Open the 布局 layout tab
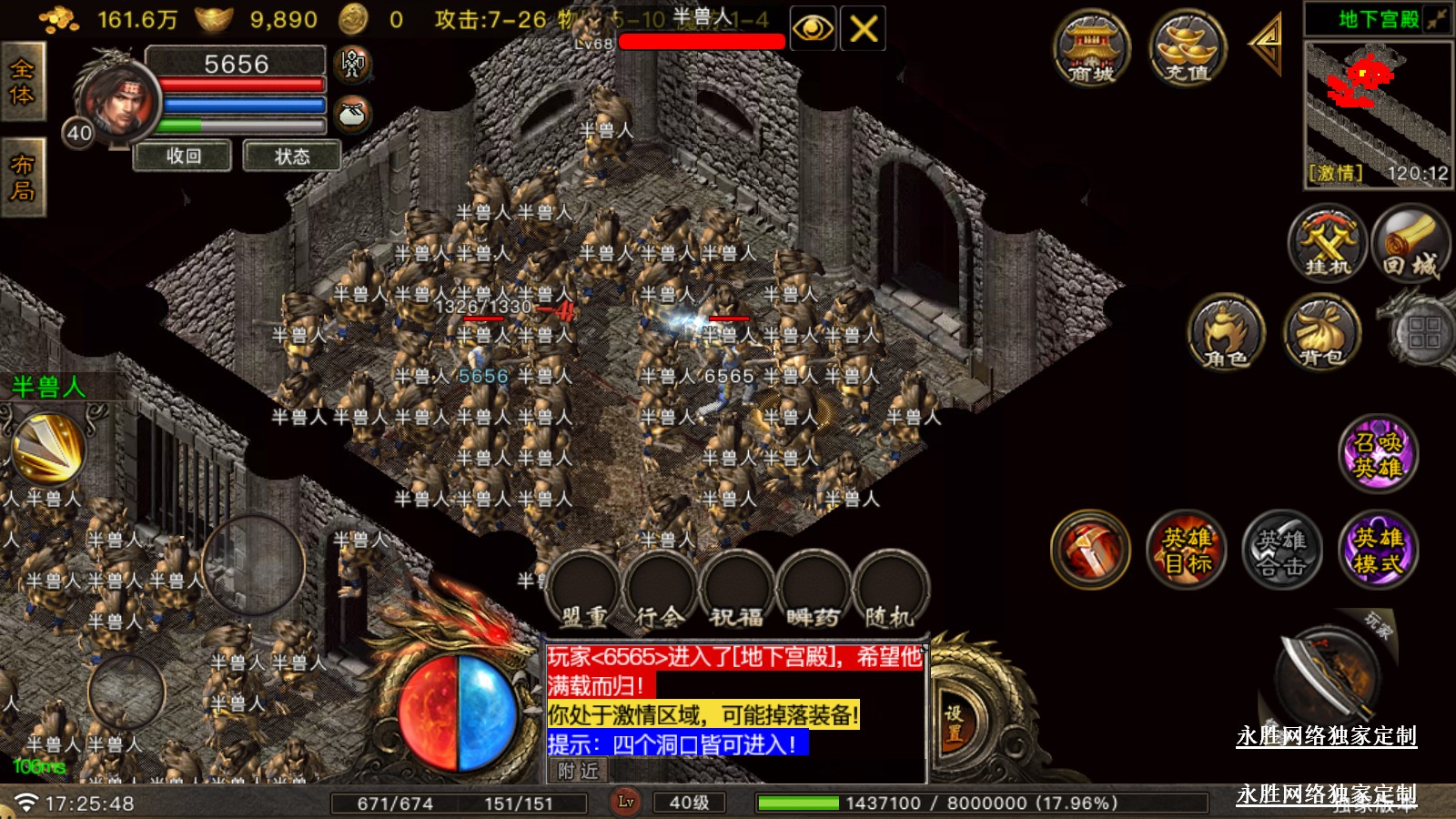The image size is (1456, 819). coord(22,177)
